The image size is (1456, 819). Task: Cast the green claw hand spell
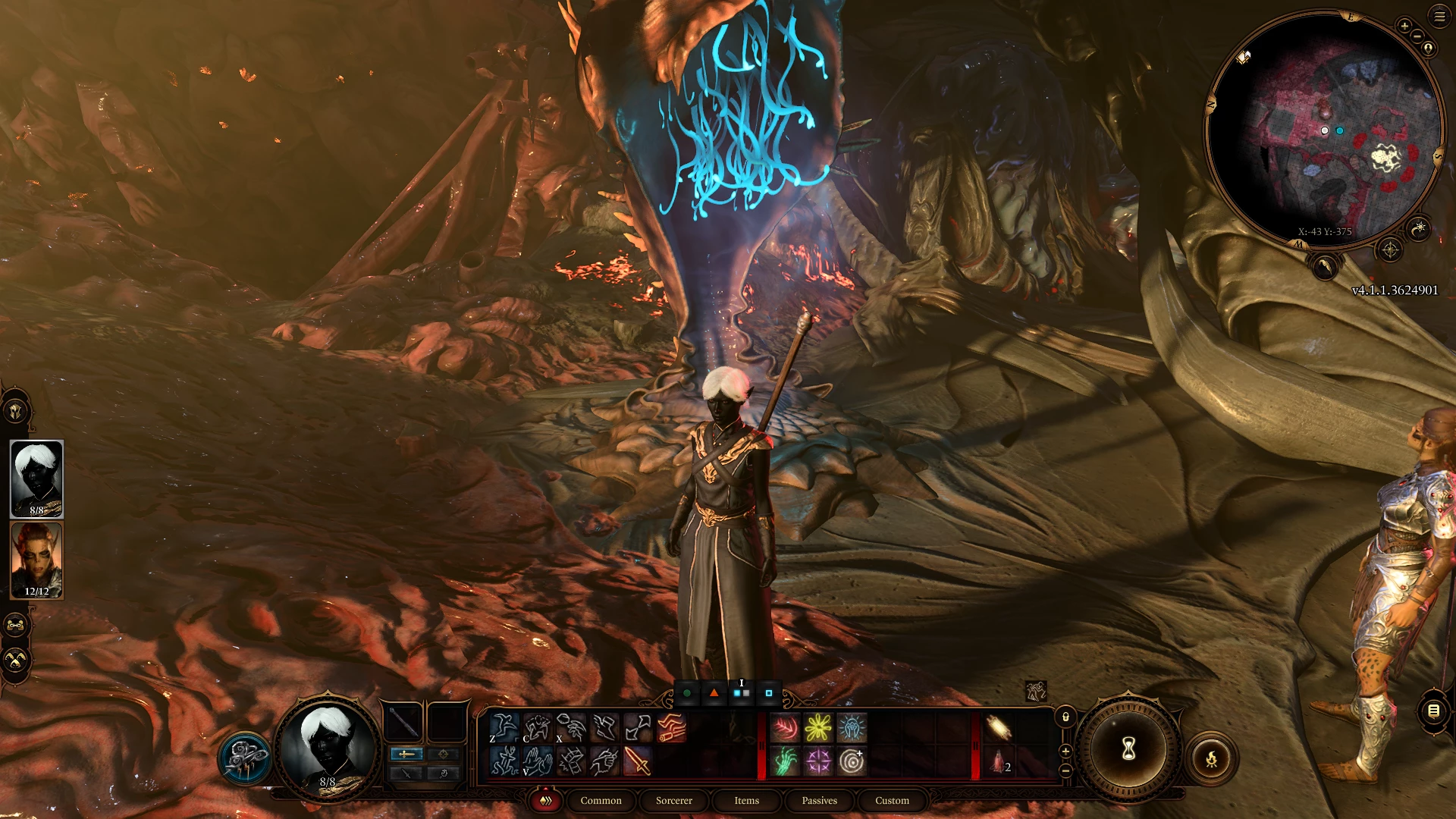click(x=785, y=761)
